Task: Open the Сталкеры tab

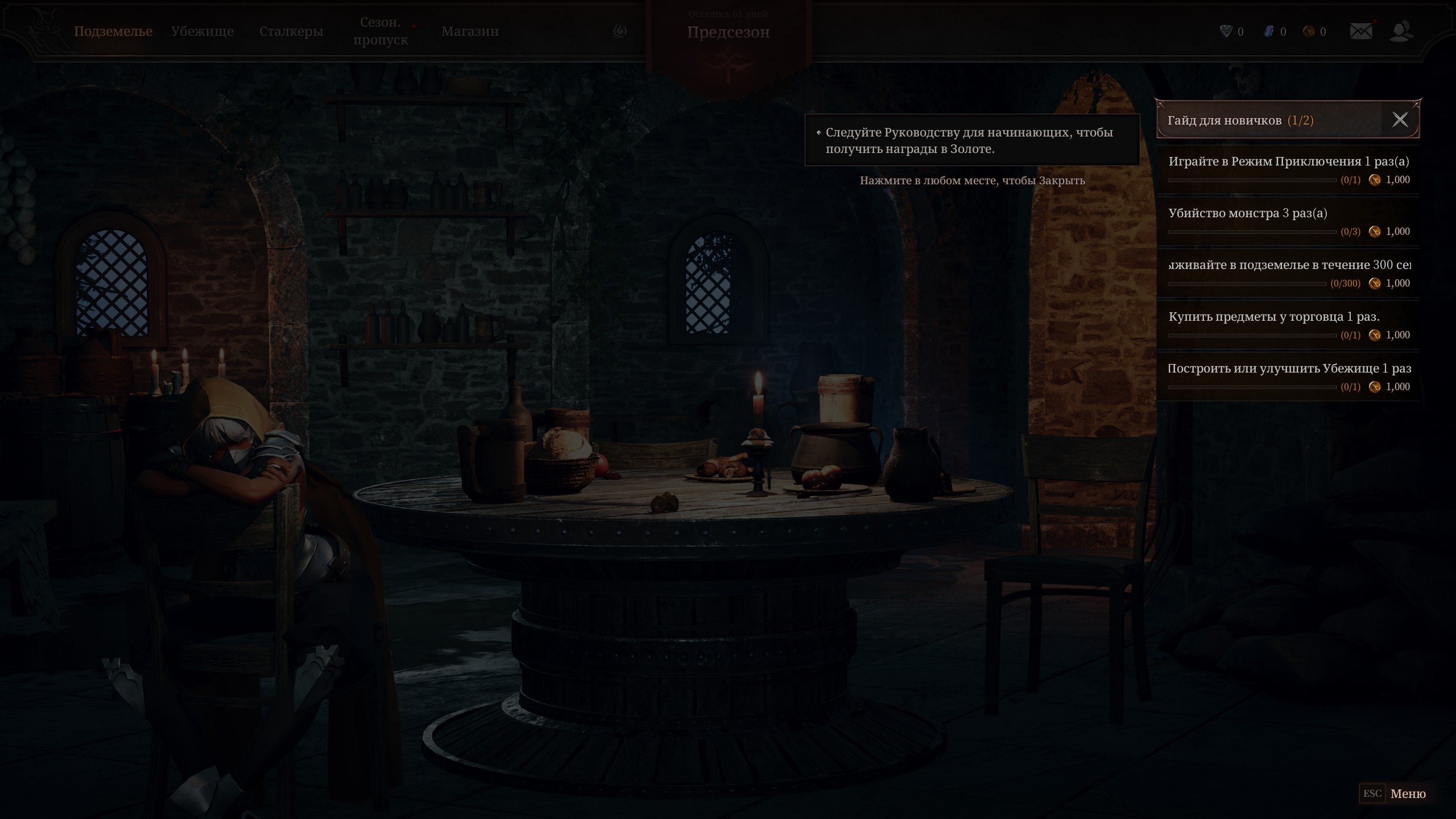Action: tap(291, 31)
